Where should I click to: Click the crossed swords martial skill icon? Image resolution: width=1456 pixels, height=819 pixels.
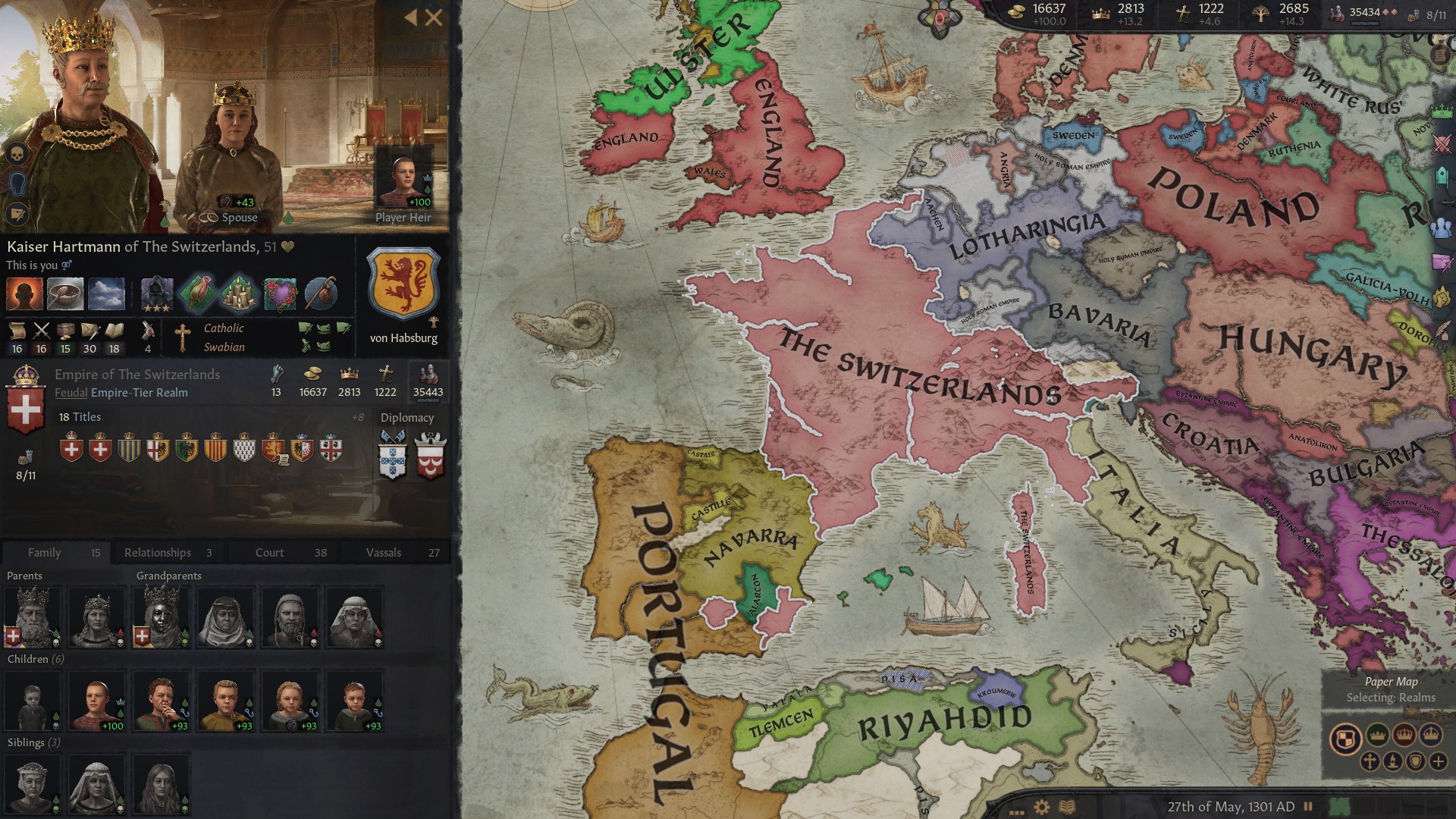[41, 331]
